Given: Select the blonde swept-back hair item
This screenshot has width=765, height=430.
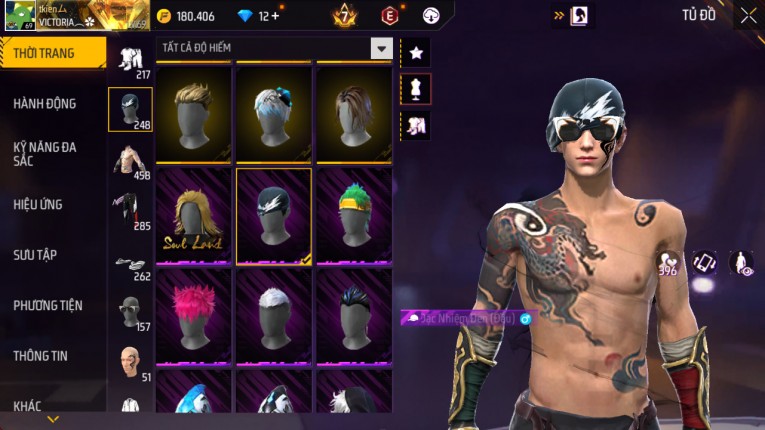Looking at the screenshot, I should [x=193, y=112].
